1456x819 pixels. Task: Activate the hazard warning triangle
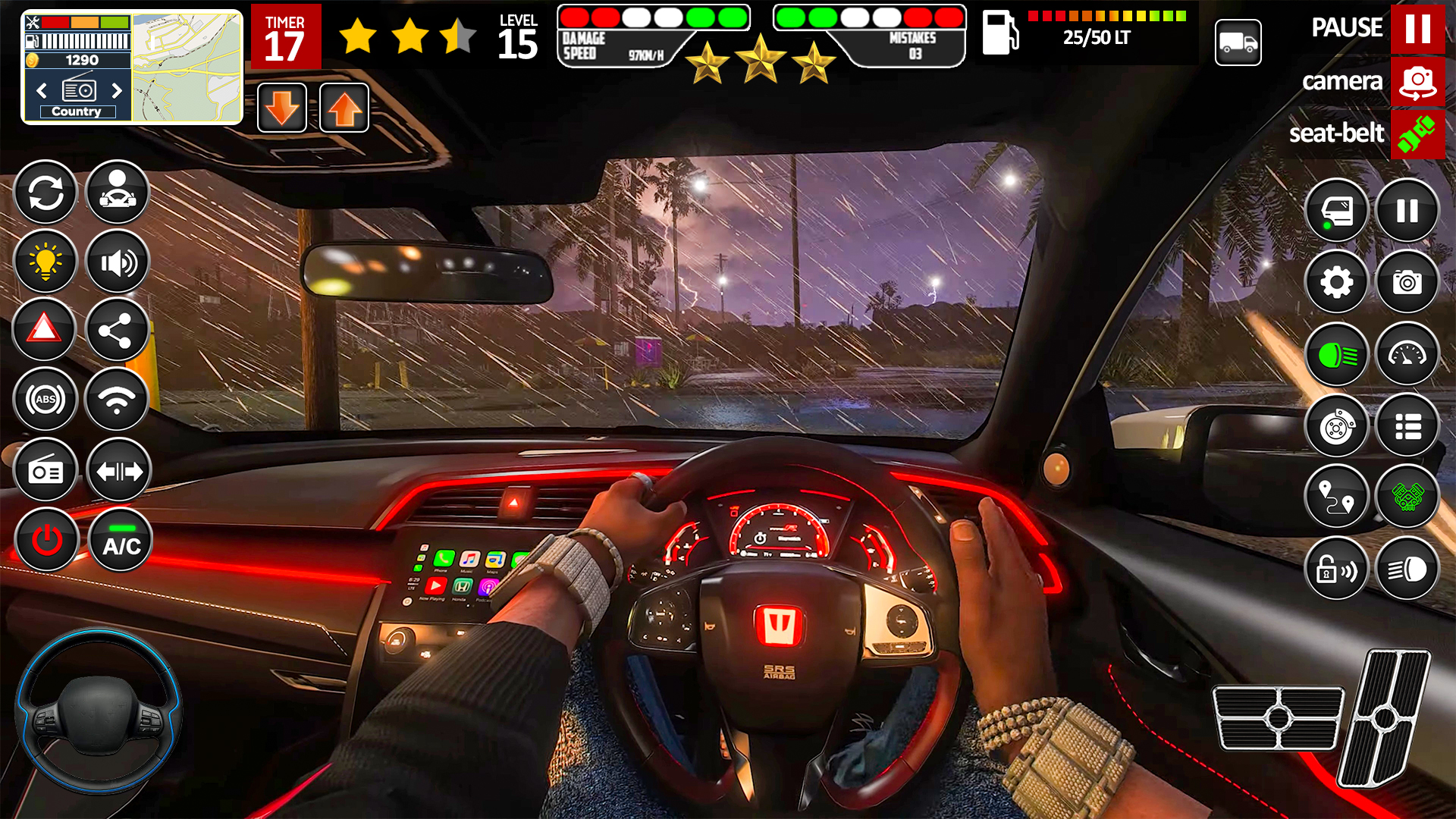[44, 330]
